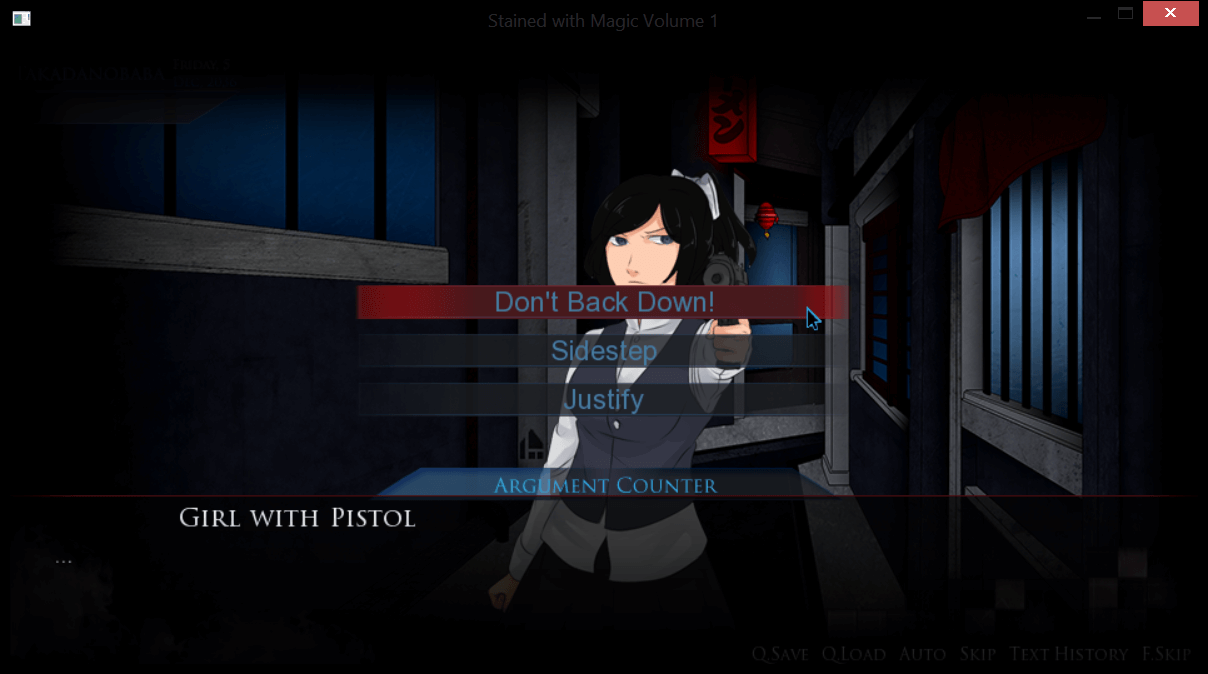Activate the Skip button
Viewport: 1208px width, 674px height.
tap(978, 654)
